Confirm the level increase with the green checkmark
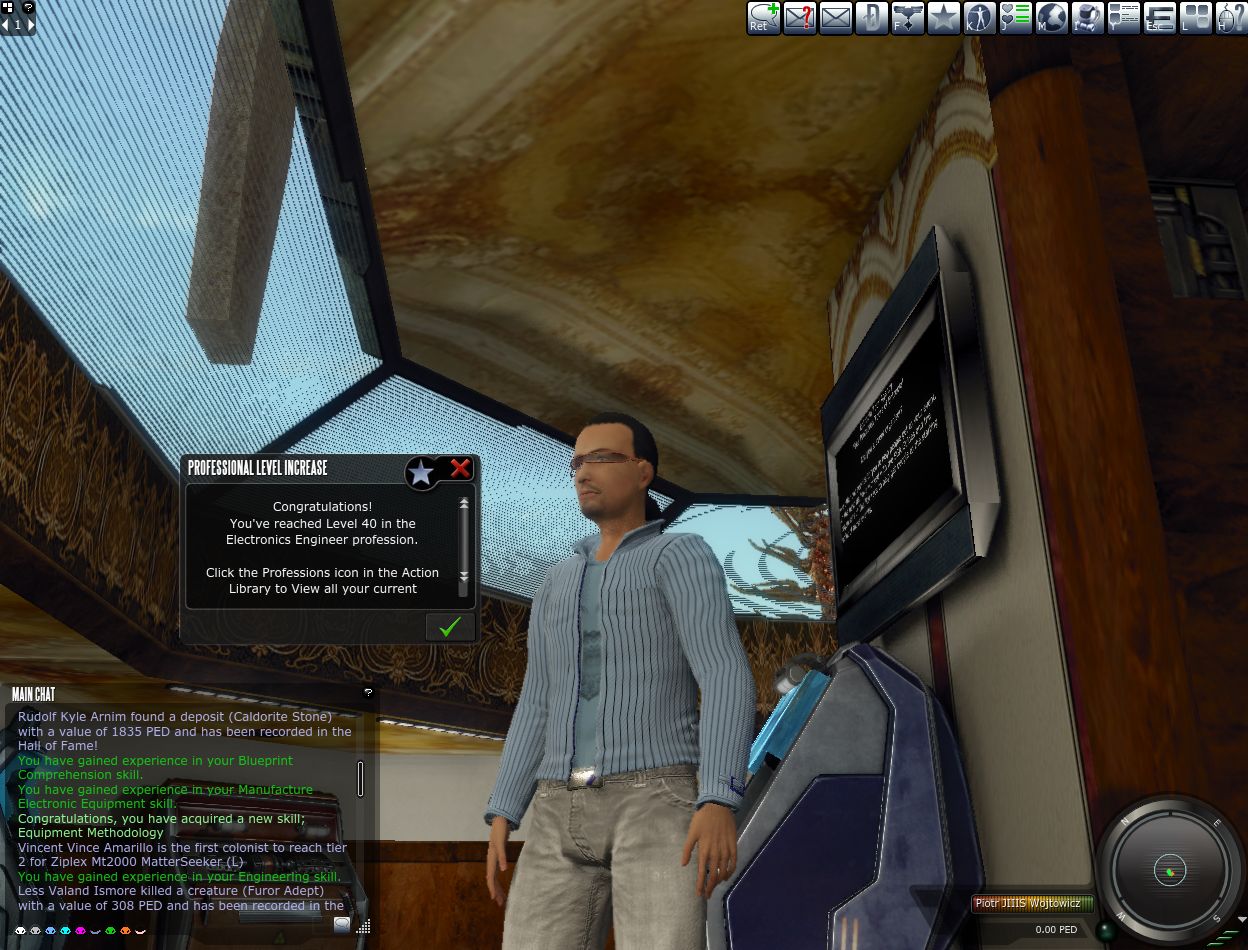Viewport: 1248px width, 950px height. pos(450,626)
